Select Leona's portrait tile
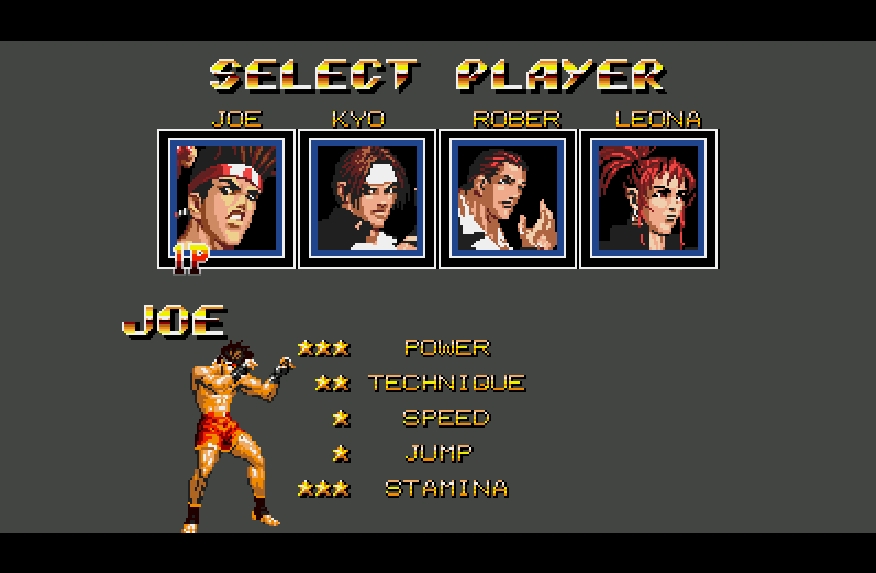876x573 pixels. (649, 198)
